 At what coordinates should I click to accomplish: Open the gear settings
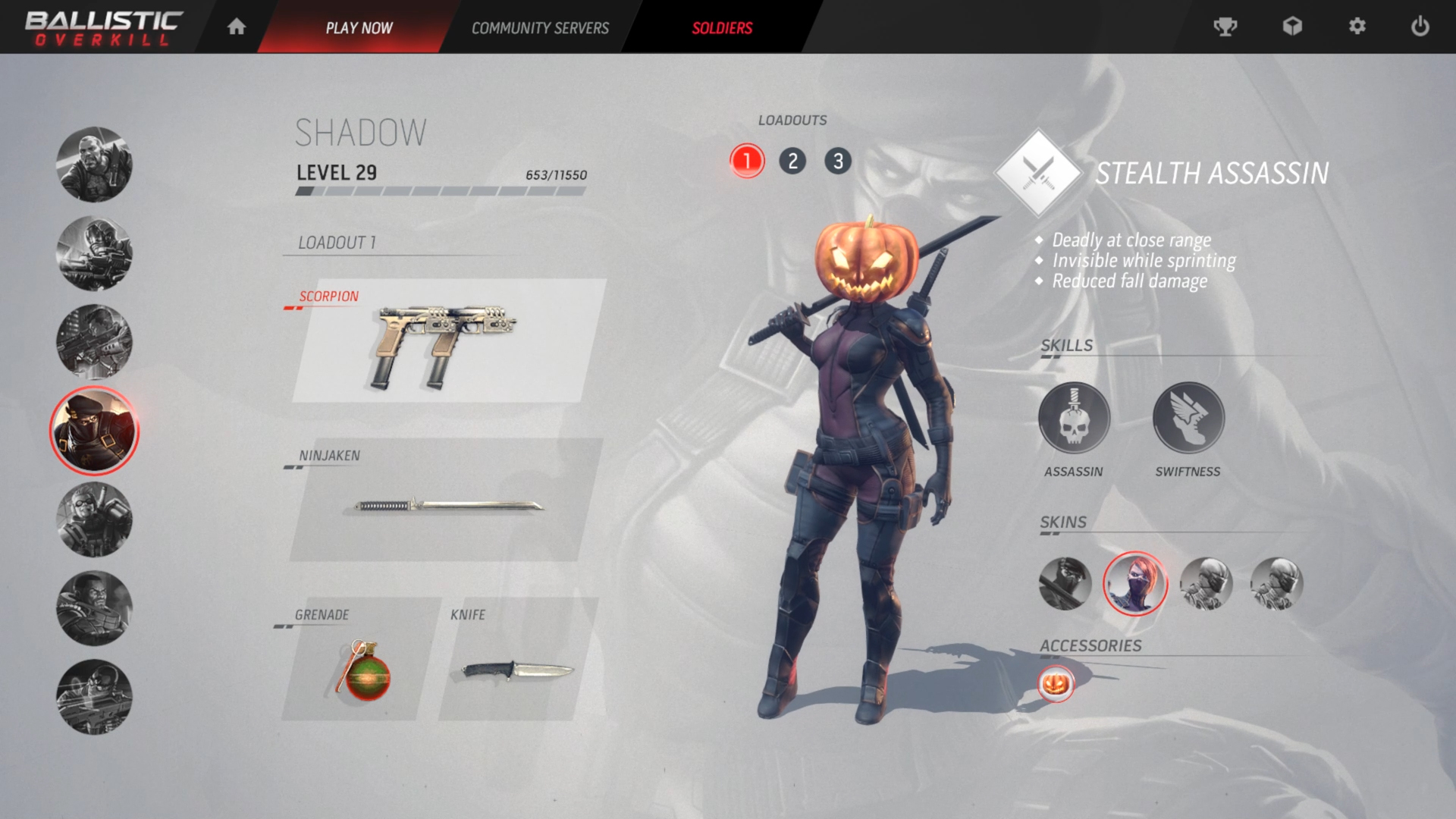pos(1357,27)
